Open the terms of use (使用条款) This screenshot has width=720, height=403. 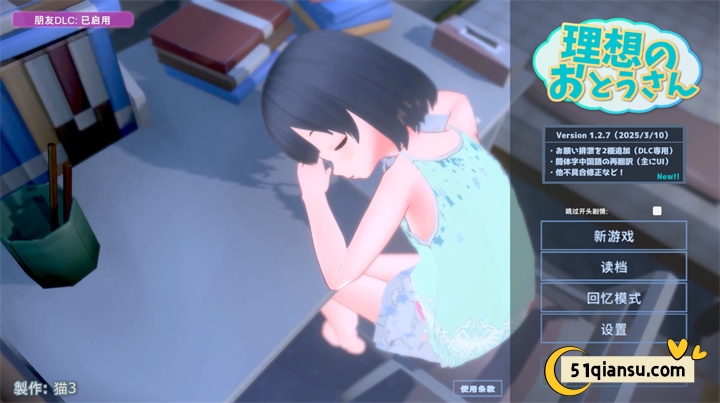point(475,388)
